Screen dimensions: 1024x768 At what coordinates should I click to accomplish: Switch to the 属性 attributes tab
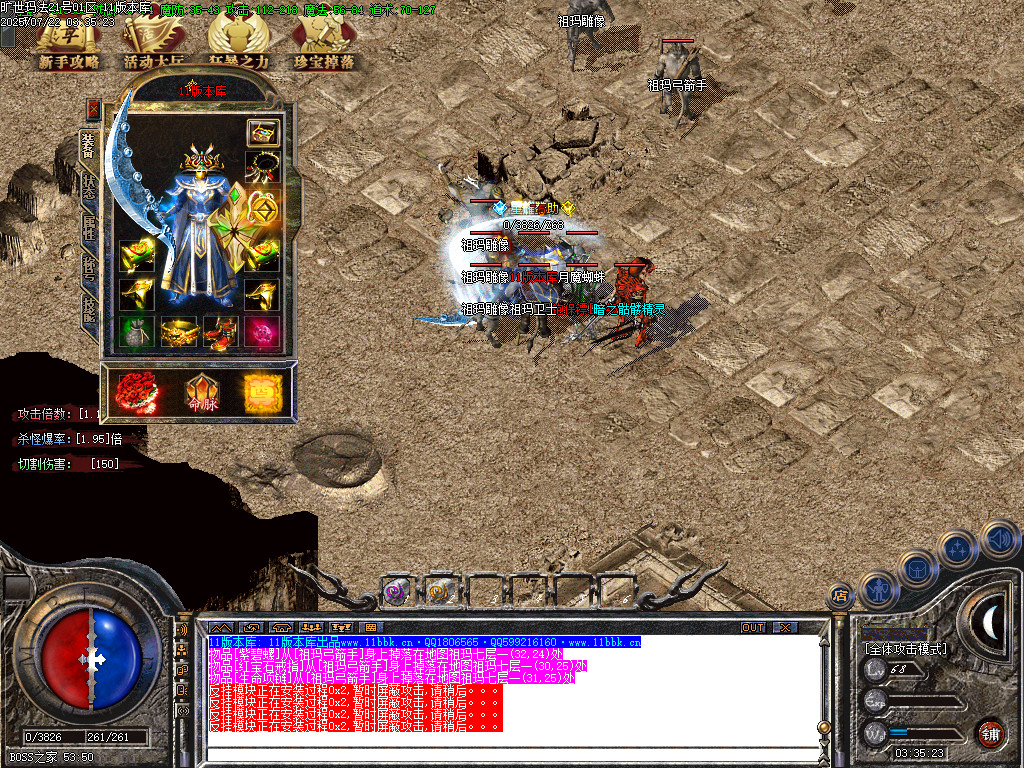pos(88,229)
